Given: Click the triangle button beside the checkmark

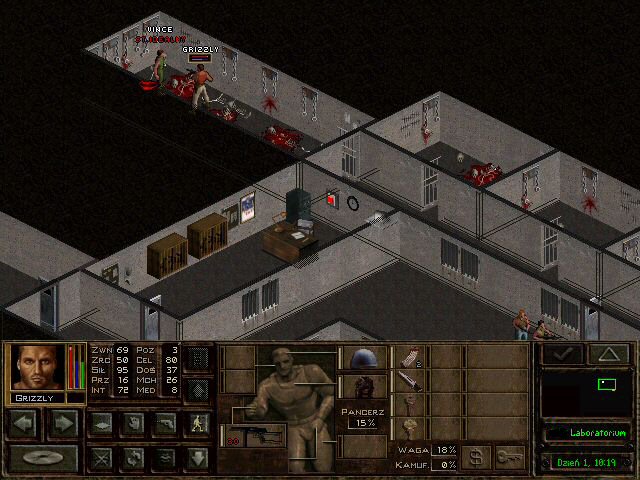Looking at the screenshot, I should 607,353.
